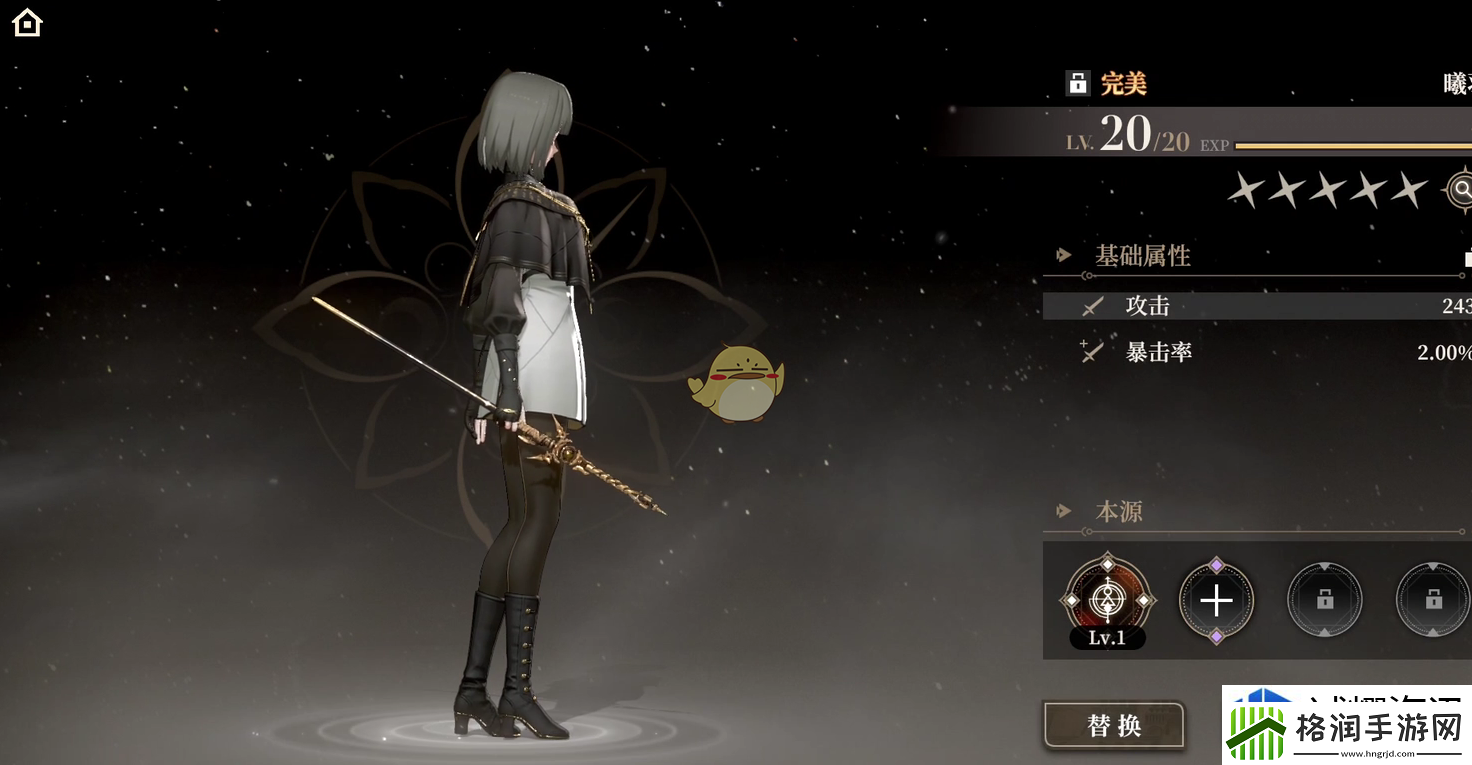
Task: Collapse the 基础属性 section header
Action: (1142, 256)
